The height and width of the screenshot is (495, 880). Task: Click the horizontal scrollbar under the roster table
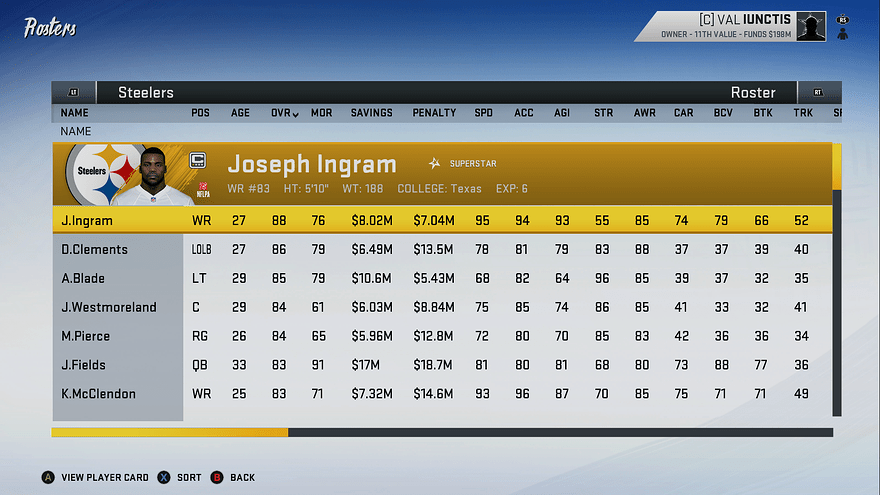pyautogui.click(x=441, y=433)
